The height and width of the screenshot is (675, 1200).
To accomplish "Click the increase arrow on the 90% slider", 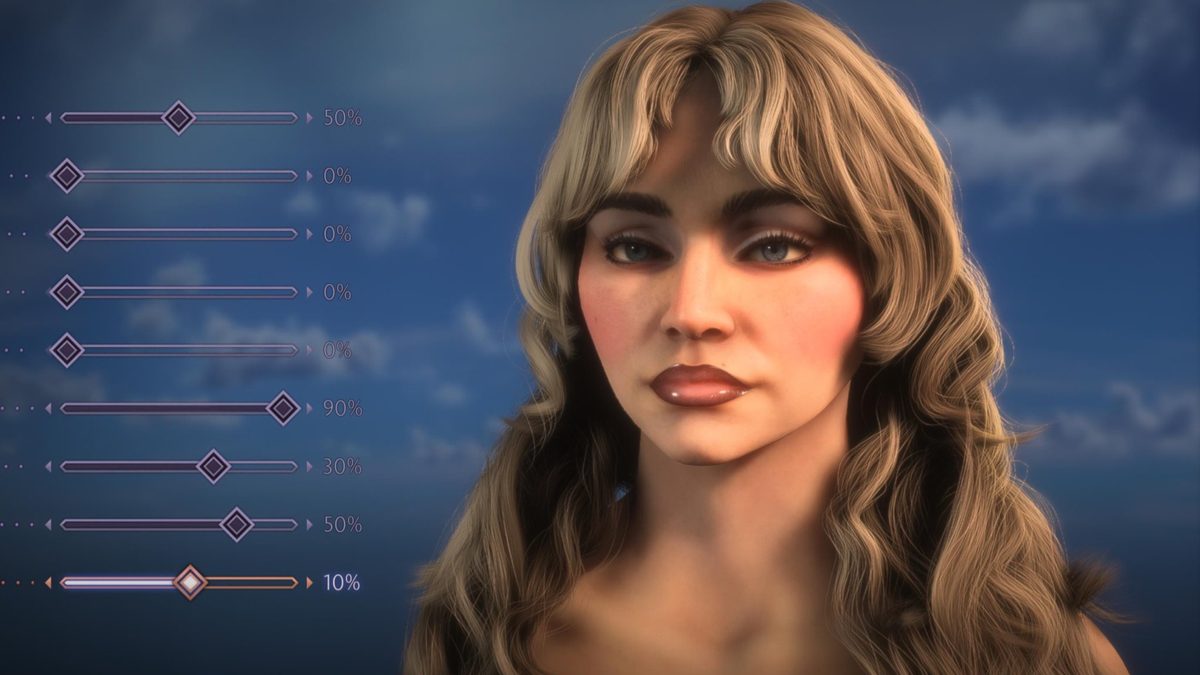I will tap(309, 408).
